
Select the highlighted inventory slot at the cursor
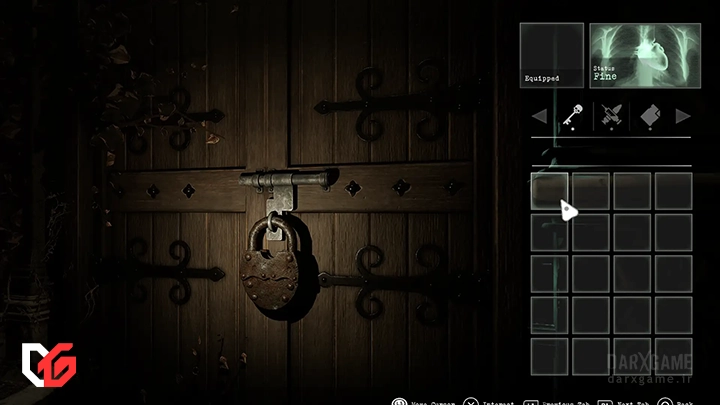[550, 190]
